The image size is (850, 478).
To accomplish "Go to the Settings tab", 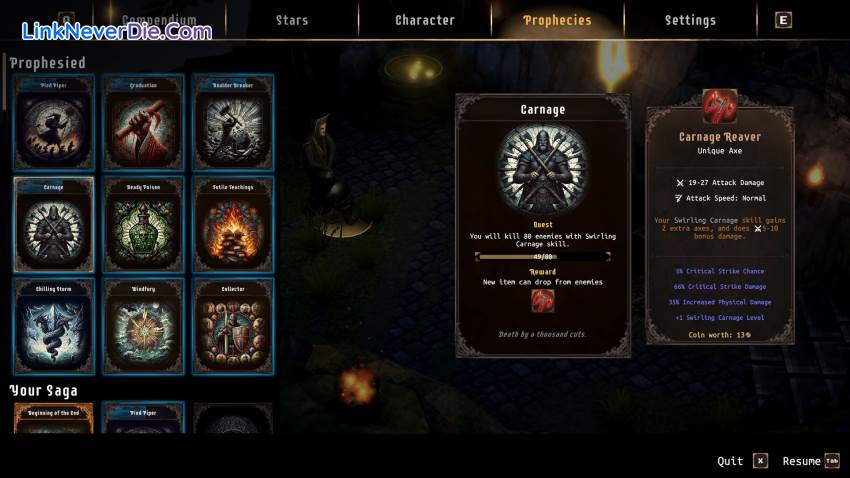I will (x=690, y=20).
